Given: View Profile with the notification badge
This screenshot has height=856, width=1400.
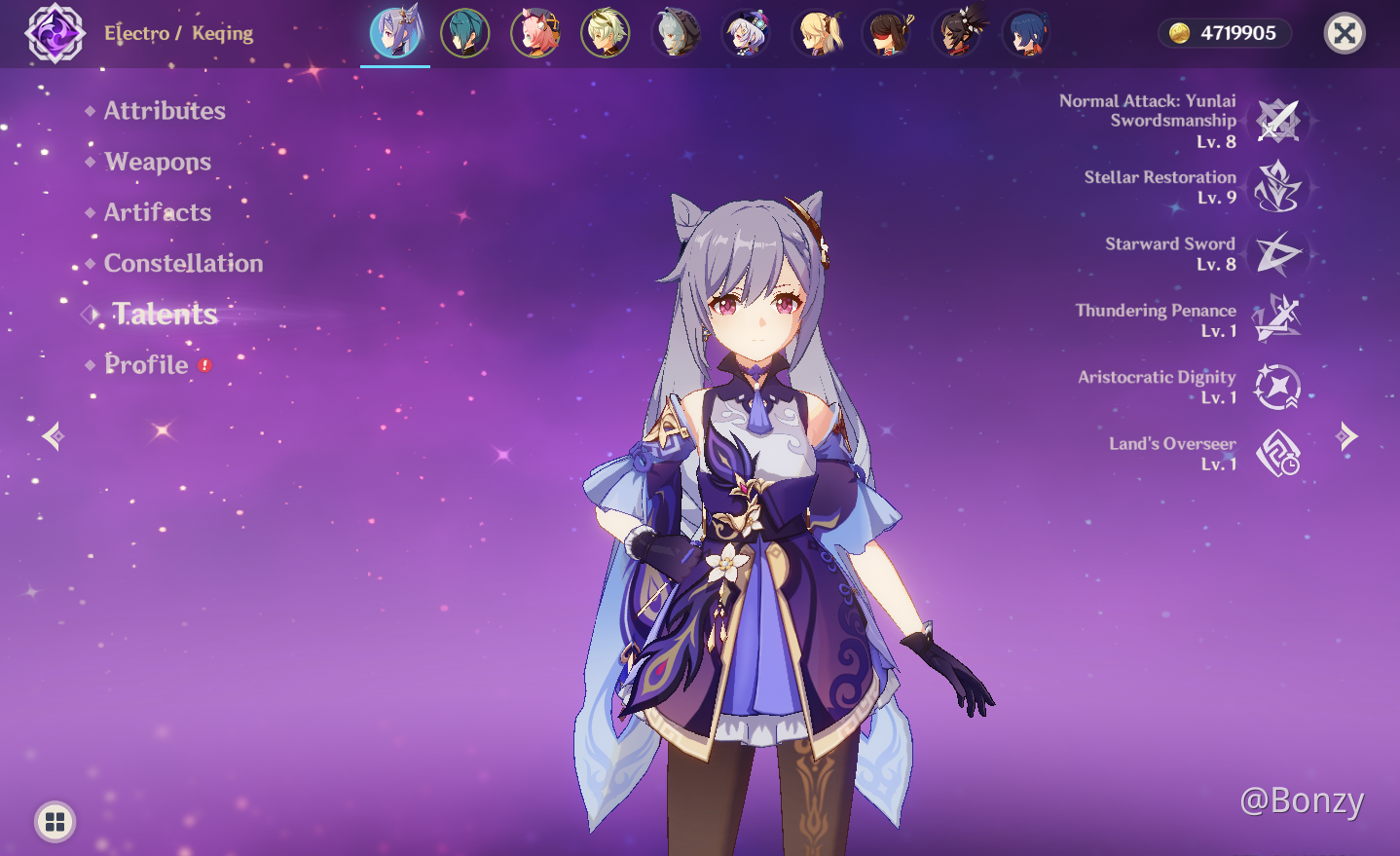Looking at the screenshot, I should click(146, 364).
